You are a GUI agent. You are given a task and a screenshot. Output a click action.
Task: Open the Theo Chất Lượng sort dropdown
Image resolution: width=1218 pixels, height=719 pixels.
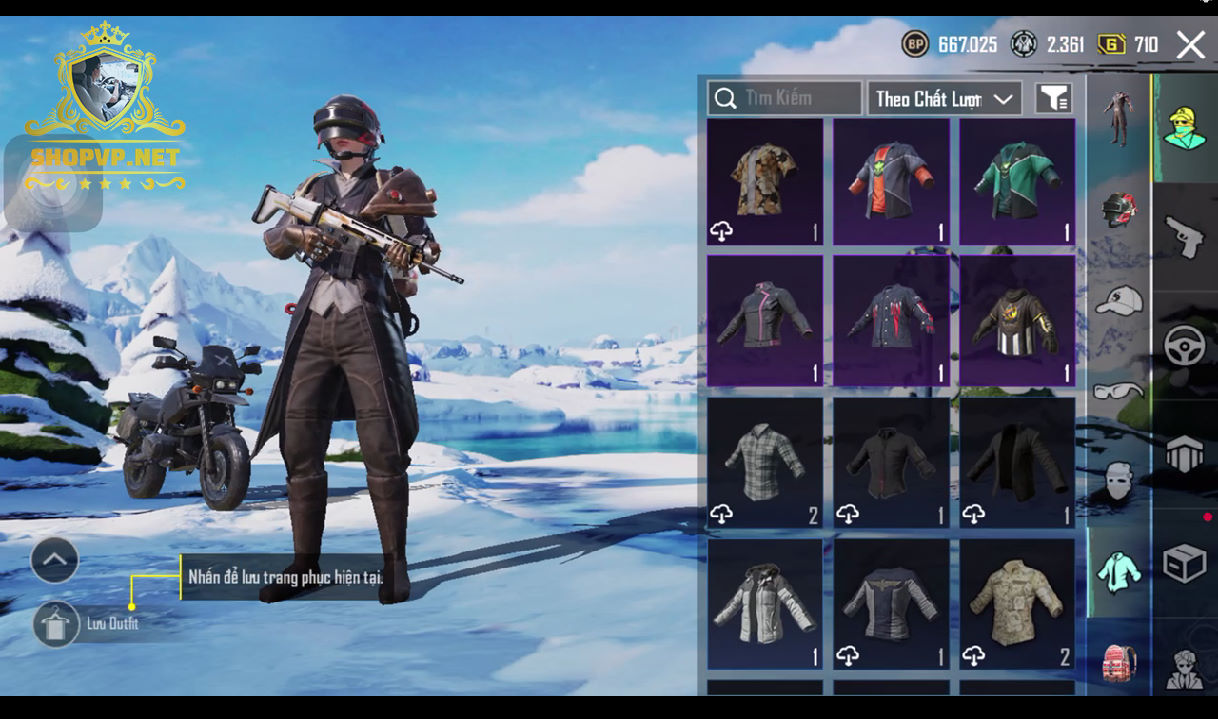pyautogui.click(x=944, y=98)
